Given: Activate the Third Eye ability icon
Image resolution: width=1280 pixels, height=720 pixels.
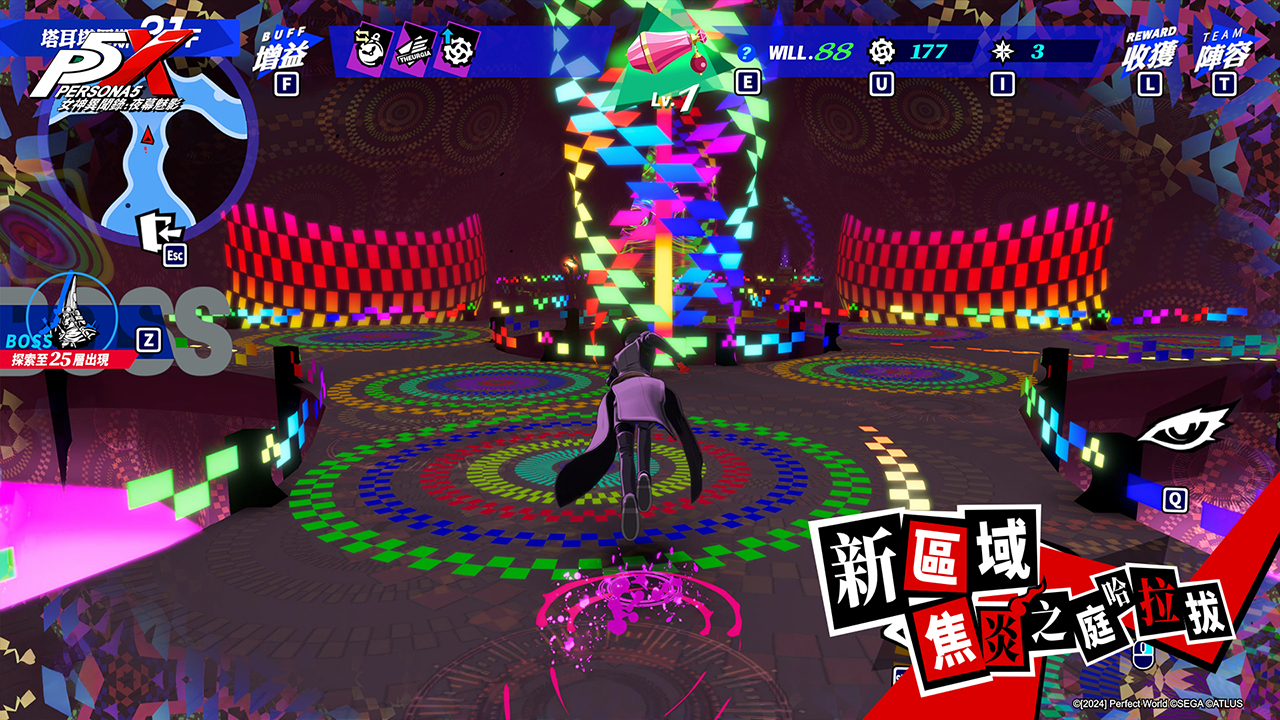Looking at the screenshot, I should click(1187, 430).
